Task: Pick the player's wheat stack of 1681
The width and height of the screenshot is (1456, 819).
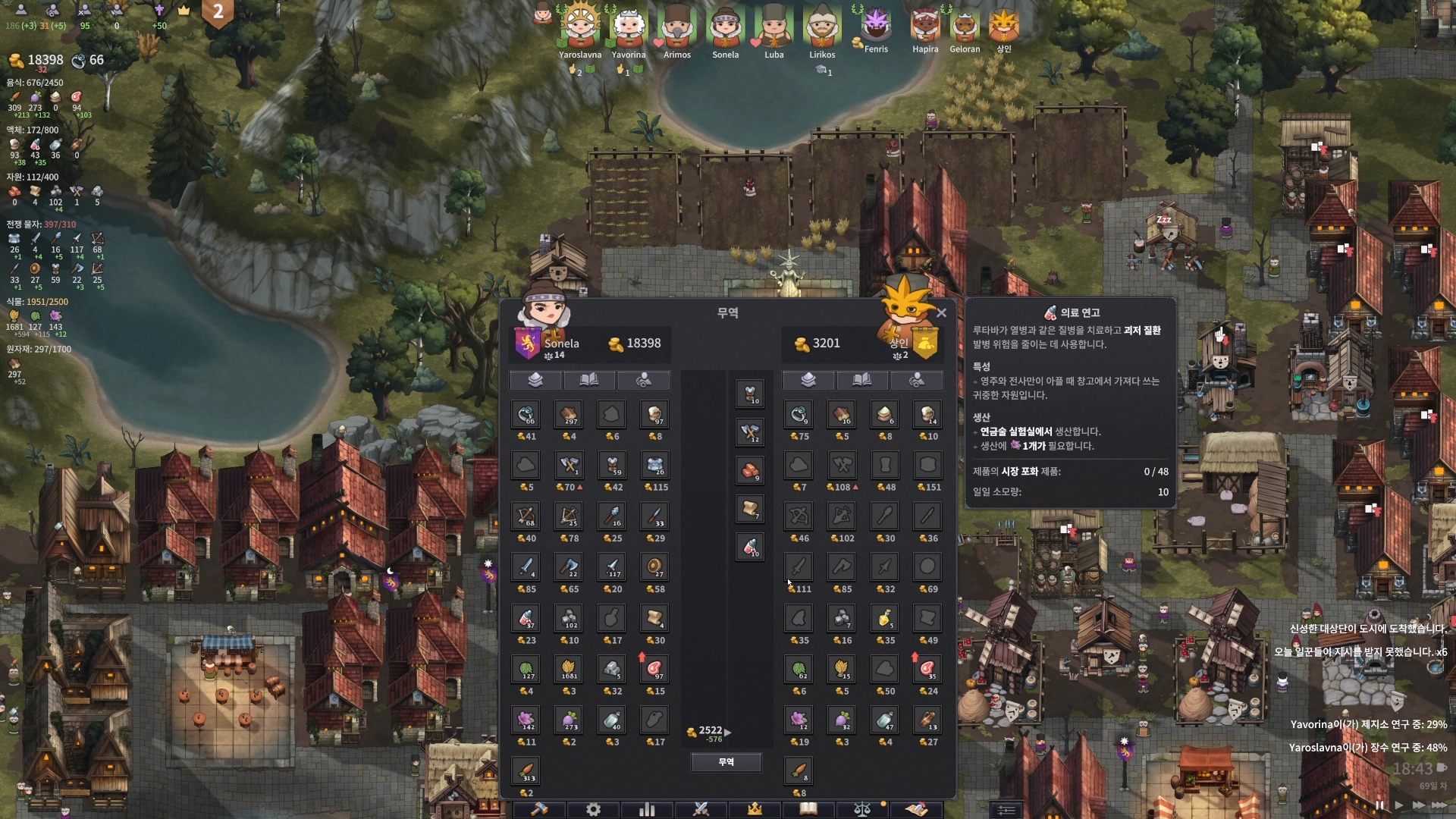Action: click(569, 670)
